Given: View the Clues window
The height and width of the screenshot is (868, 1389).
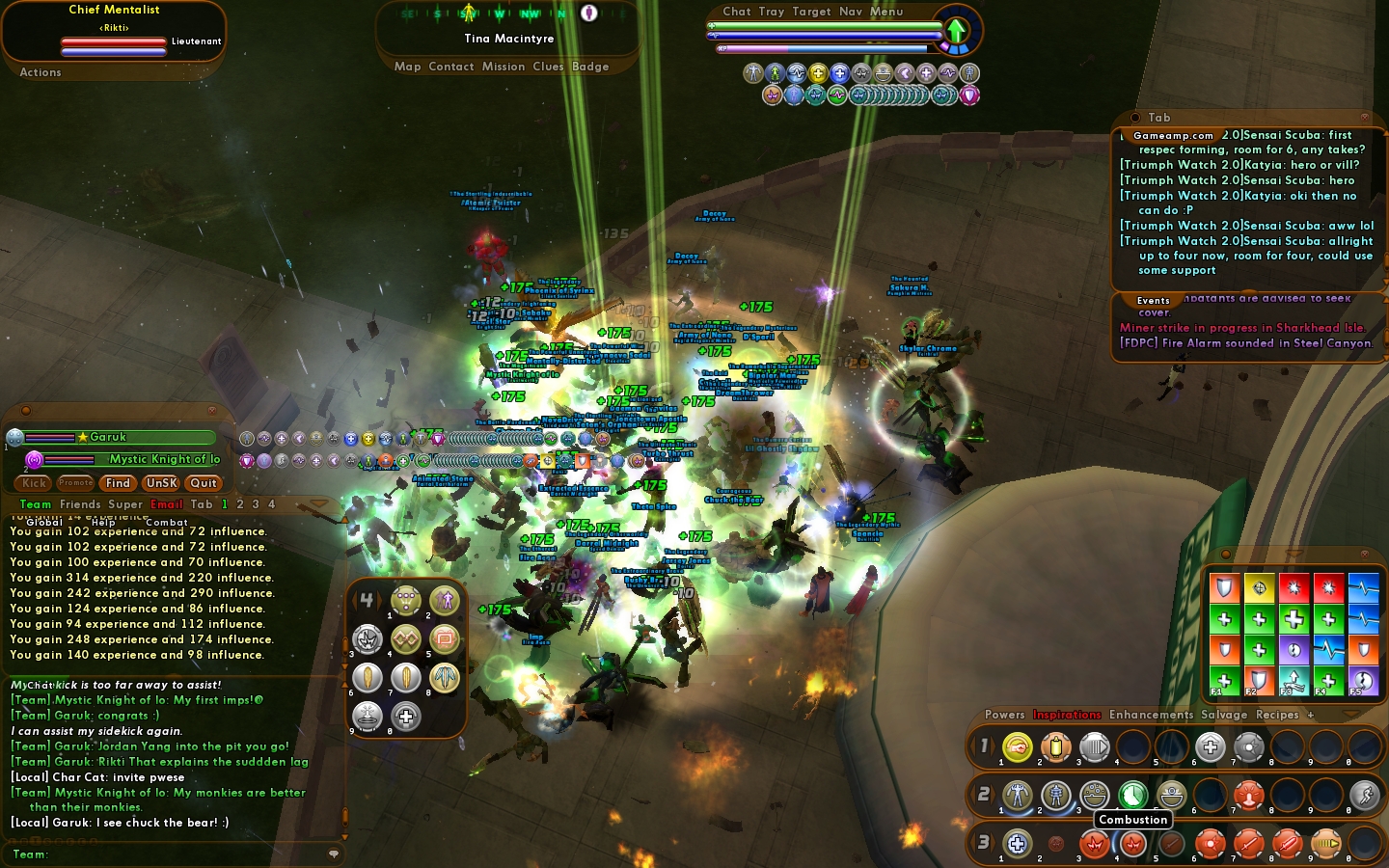Looking at the screenshot, I should (x=548, y=67).
